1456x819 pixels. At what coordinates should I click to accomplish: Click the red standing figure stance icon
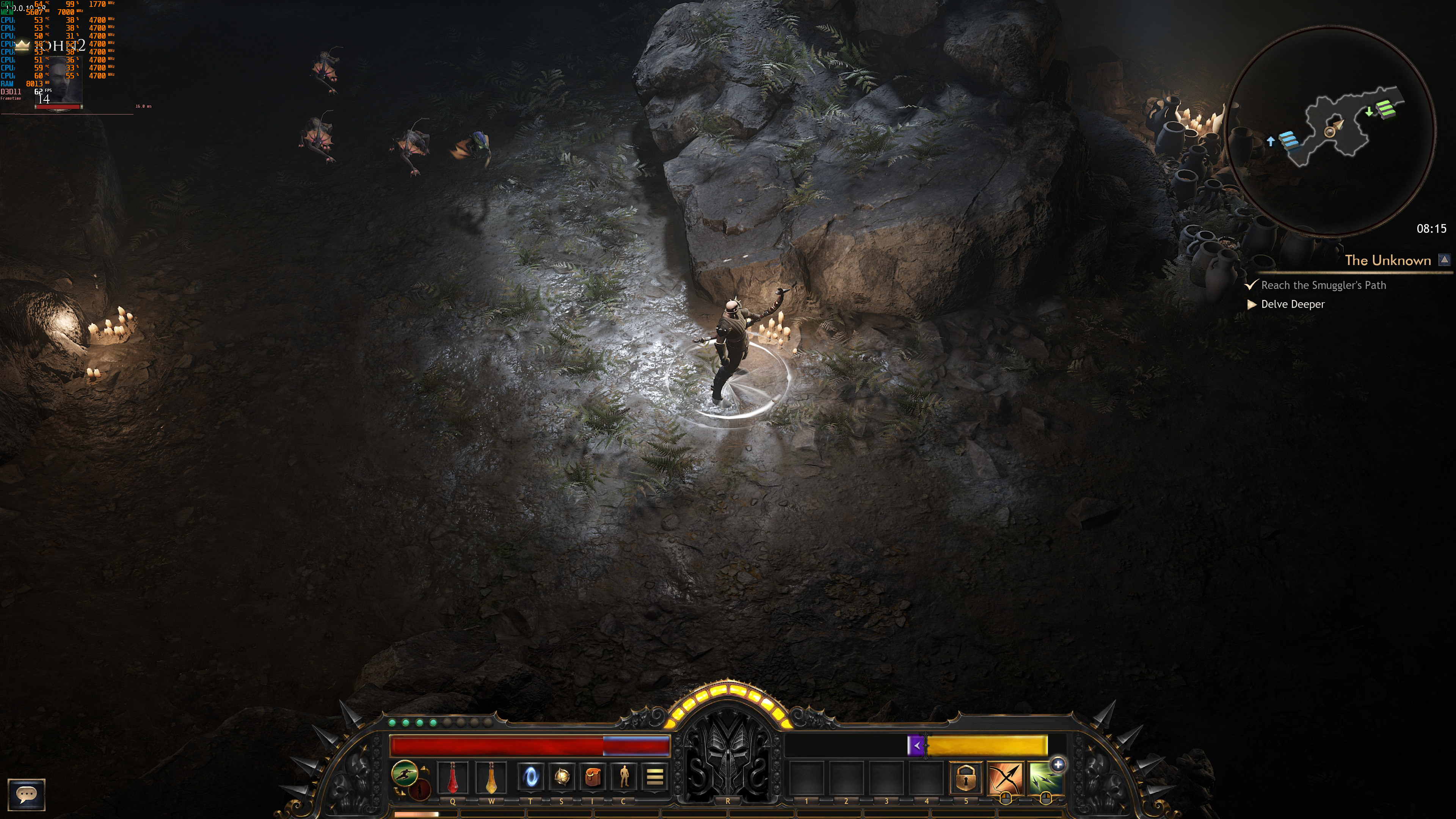point(420,789)
